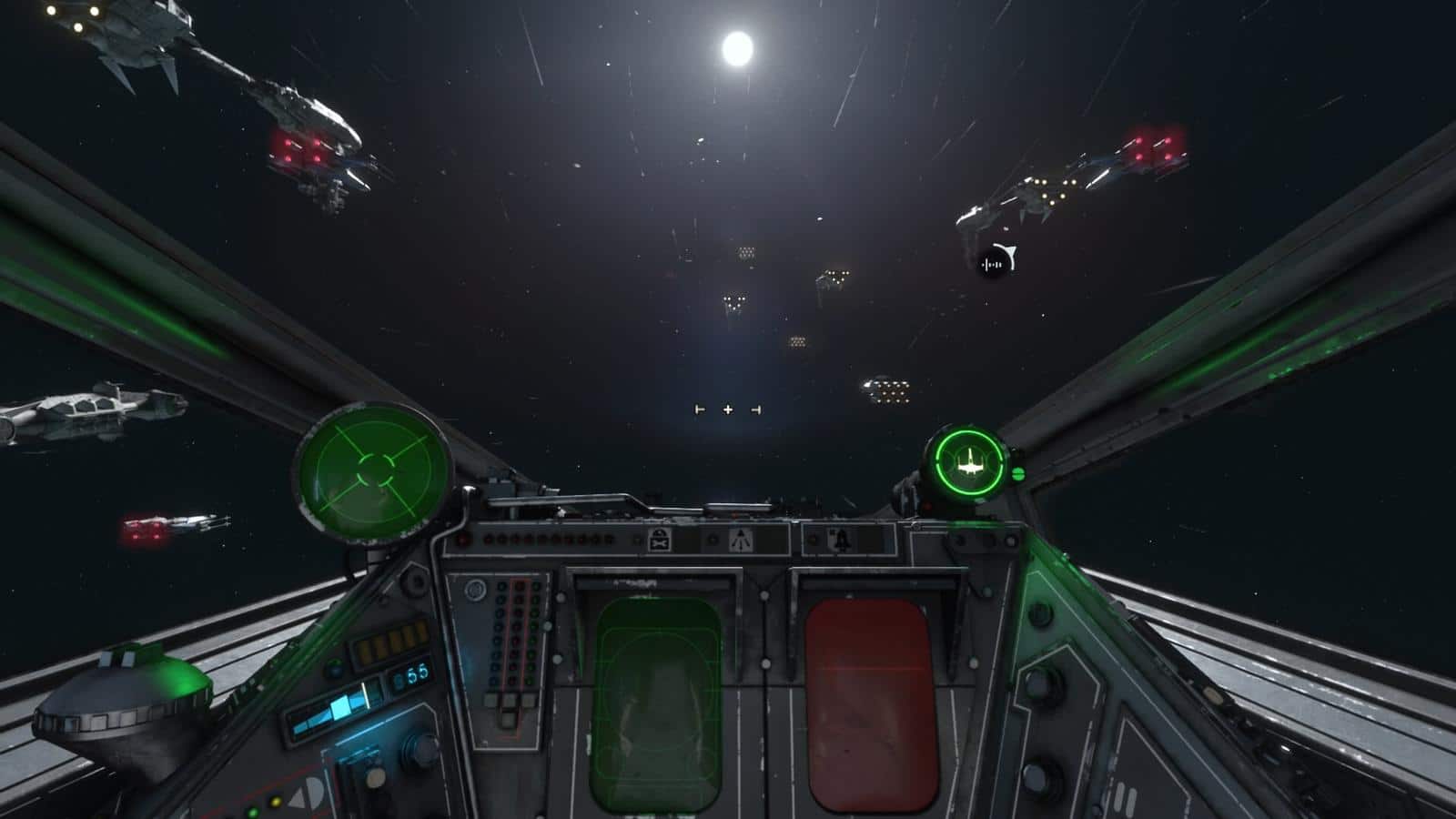1456x819 pixels.
Task: Click the missile indicator icon
Action: (842, 540)
